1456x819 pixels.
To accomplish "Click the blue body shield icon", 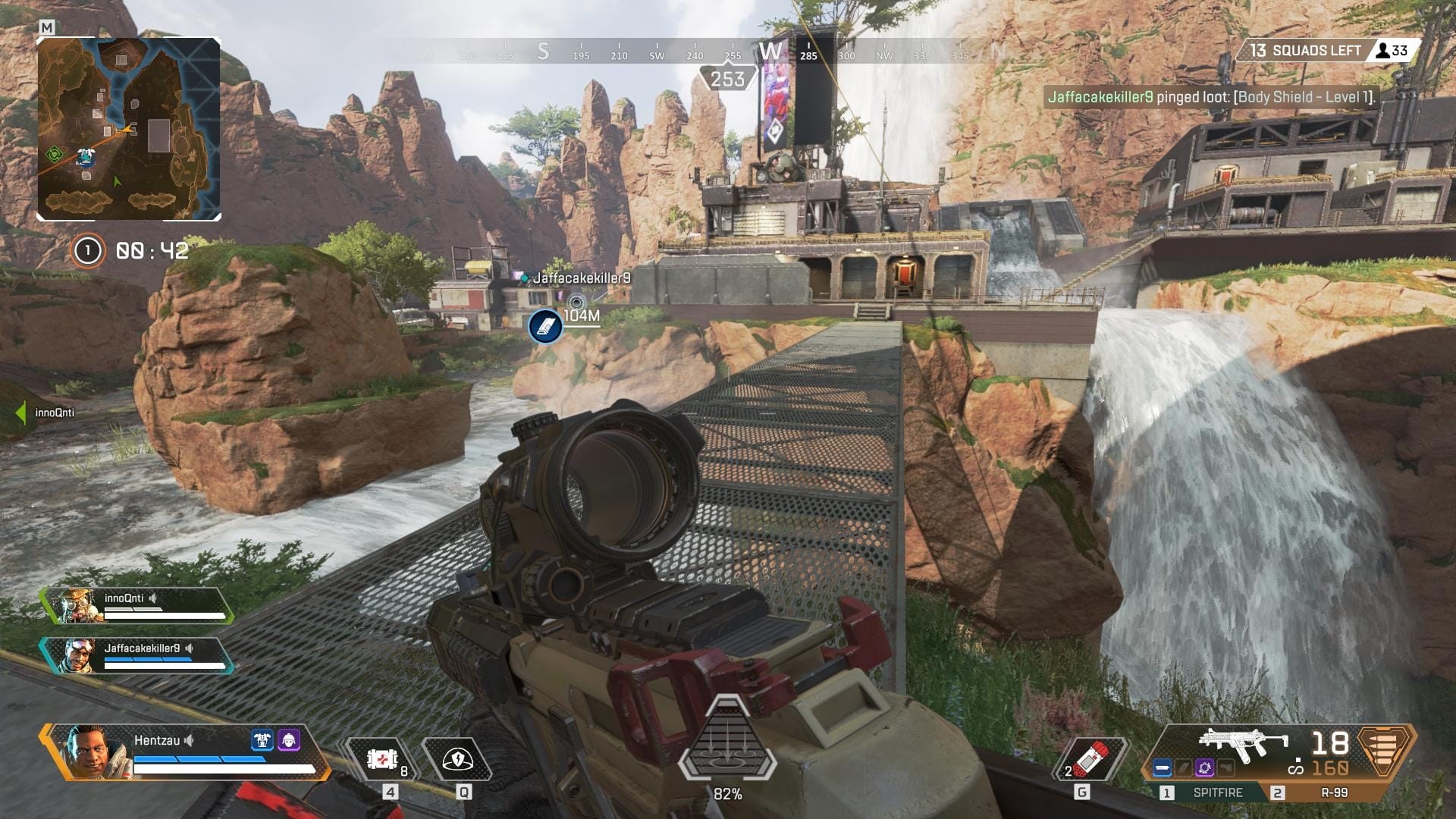I will click(262, 740).
